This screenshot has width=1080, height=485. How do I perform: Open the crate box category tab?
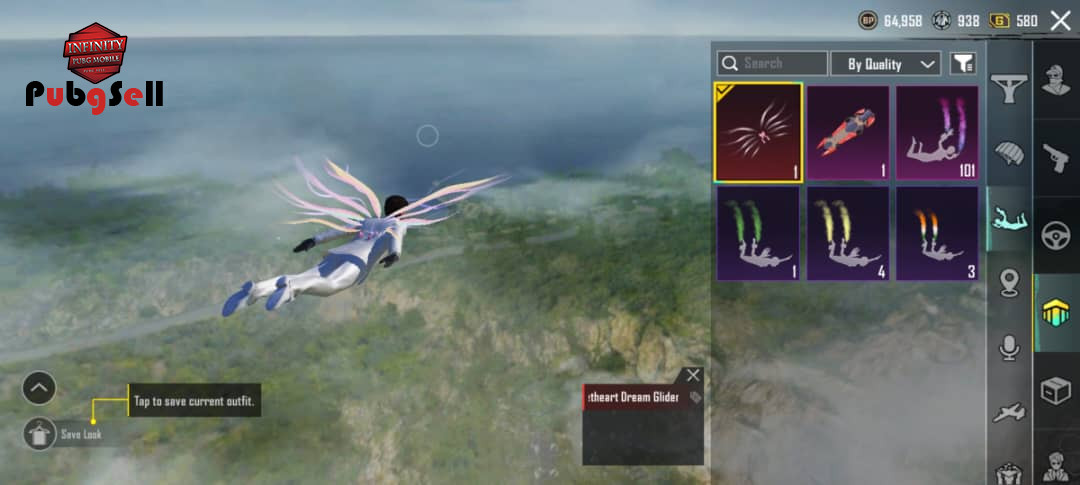[x=1055, y=391]
